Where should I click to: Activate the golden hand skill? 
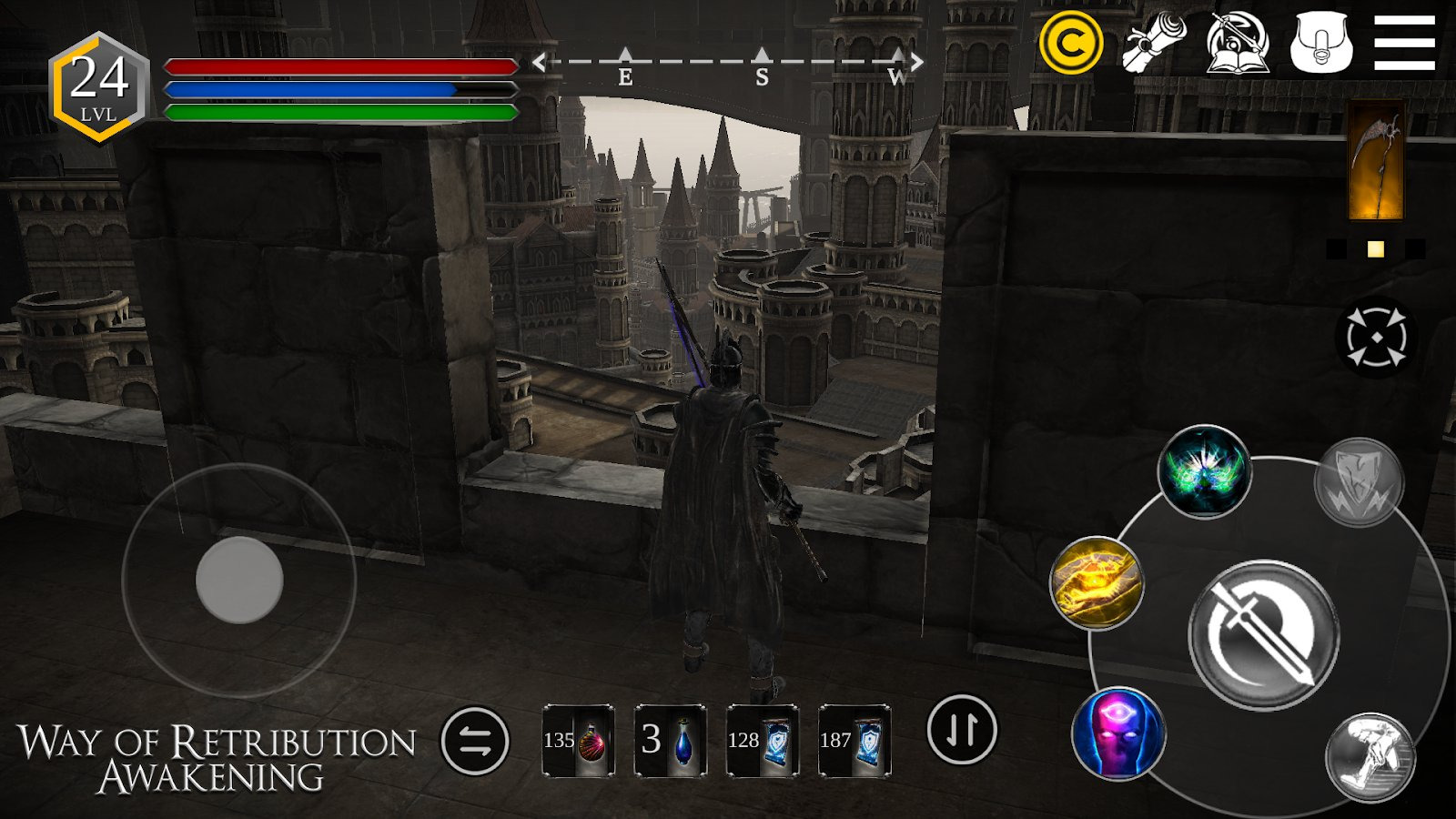(1097, 582)
